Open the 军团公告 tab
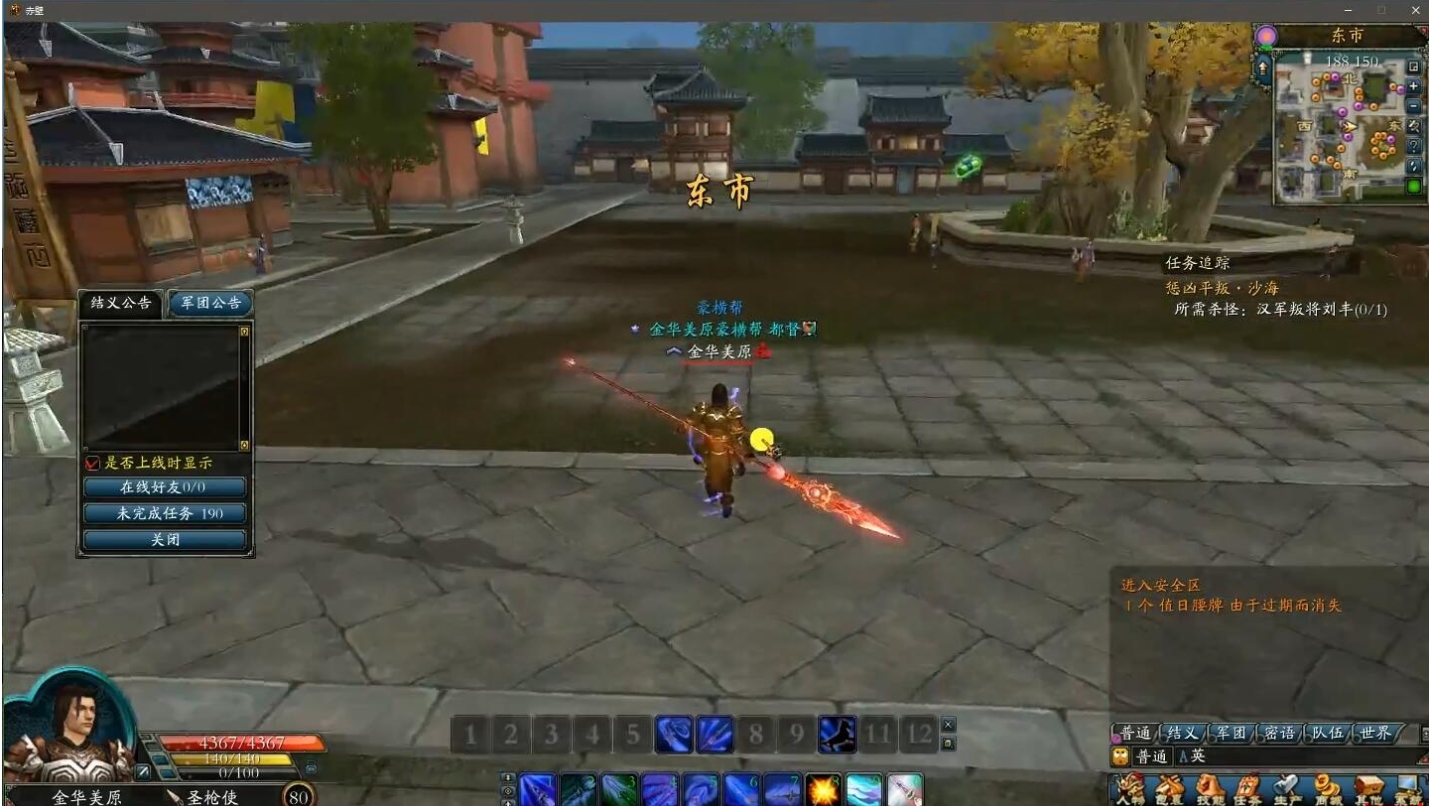Screen dimensions: 1429x806 210,304
